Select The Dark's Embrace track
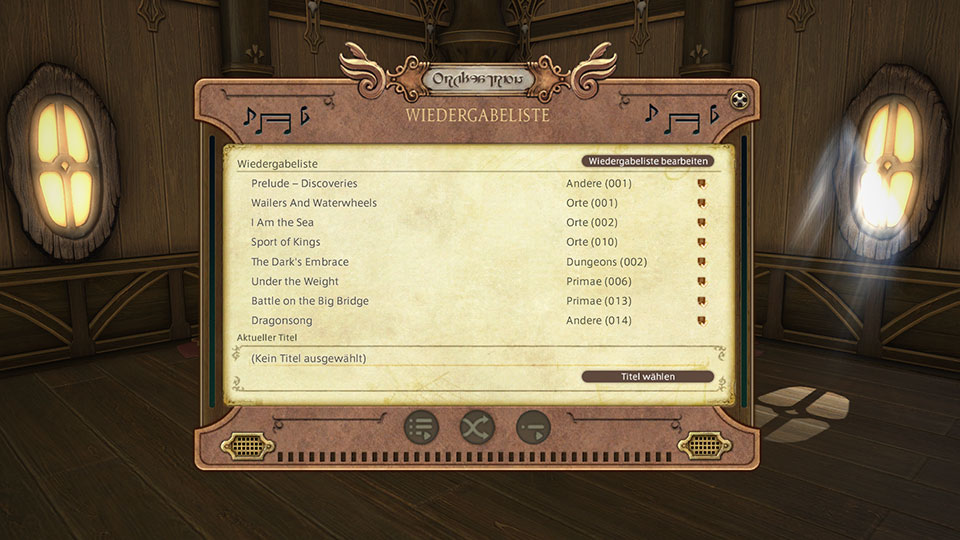This screenshot has width=960, height=540. [x=300, y=262]
